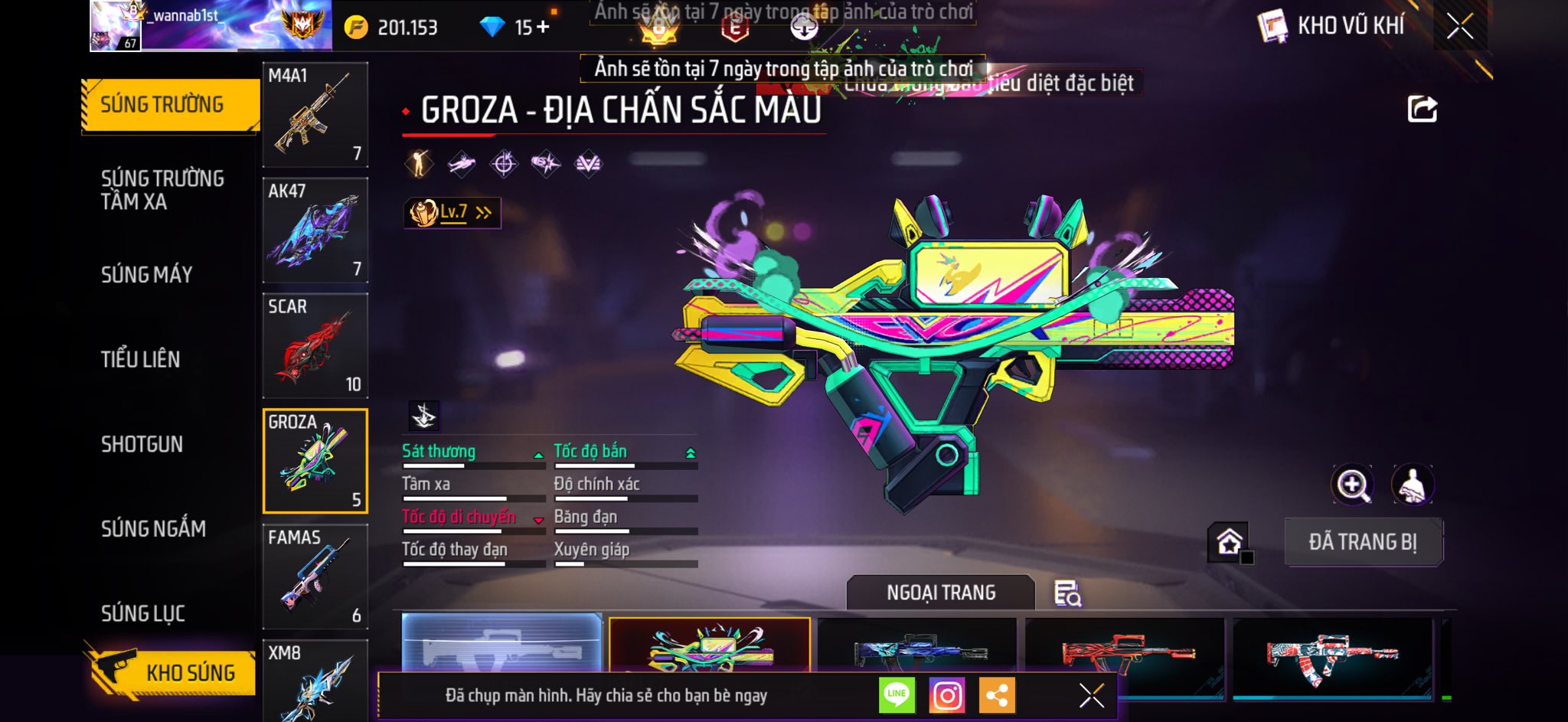Image resolution: width=1568 pixels, height=722 pixels.
Task: Choose the AK47 weapon tile
Action: (315, 230)
